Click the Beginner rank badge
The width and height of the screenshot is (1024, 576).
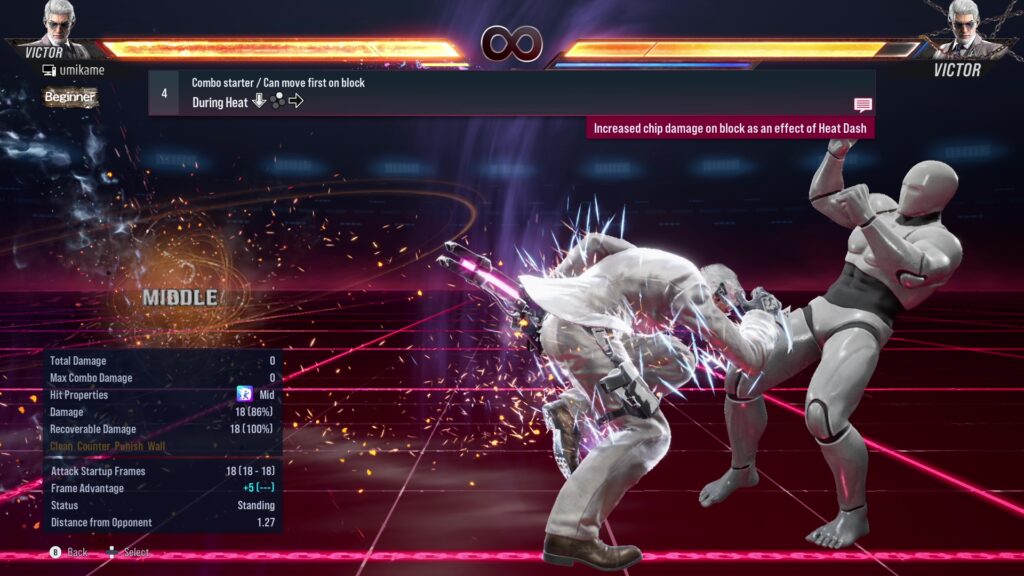click(70, 97)
